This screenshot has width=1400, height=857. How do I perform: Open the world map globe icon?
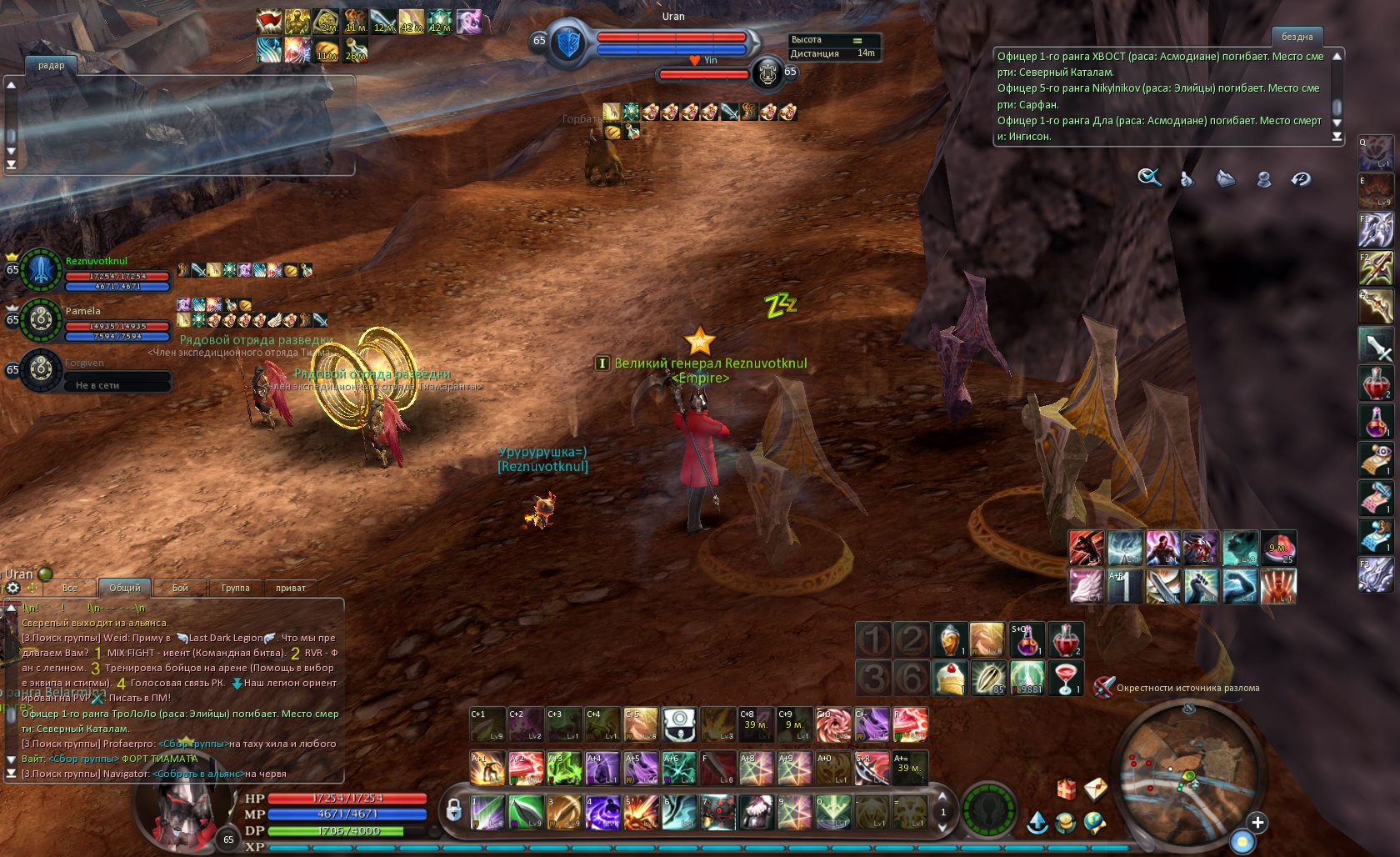[1095, 824]
